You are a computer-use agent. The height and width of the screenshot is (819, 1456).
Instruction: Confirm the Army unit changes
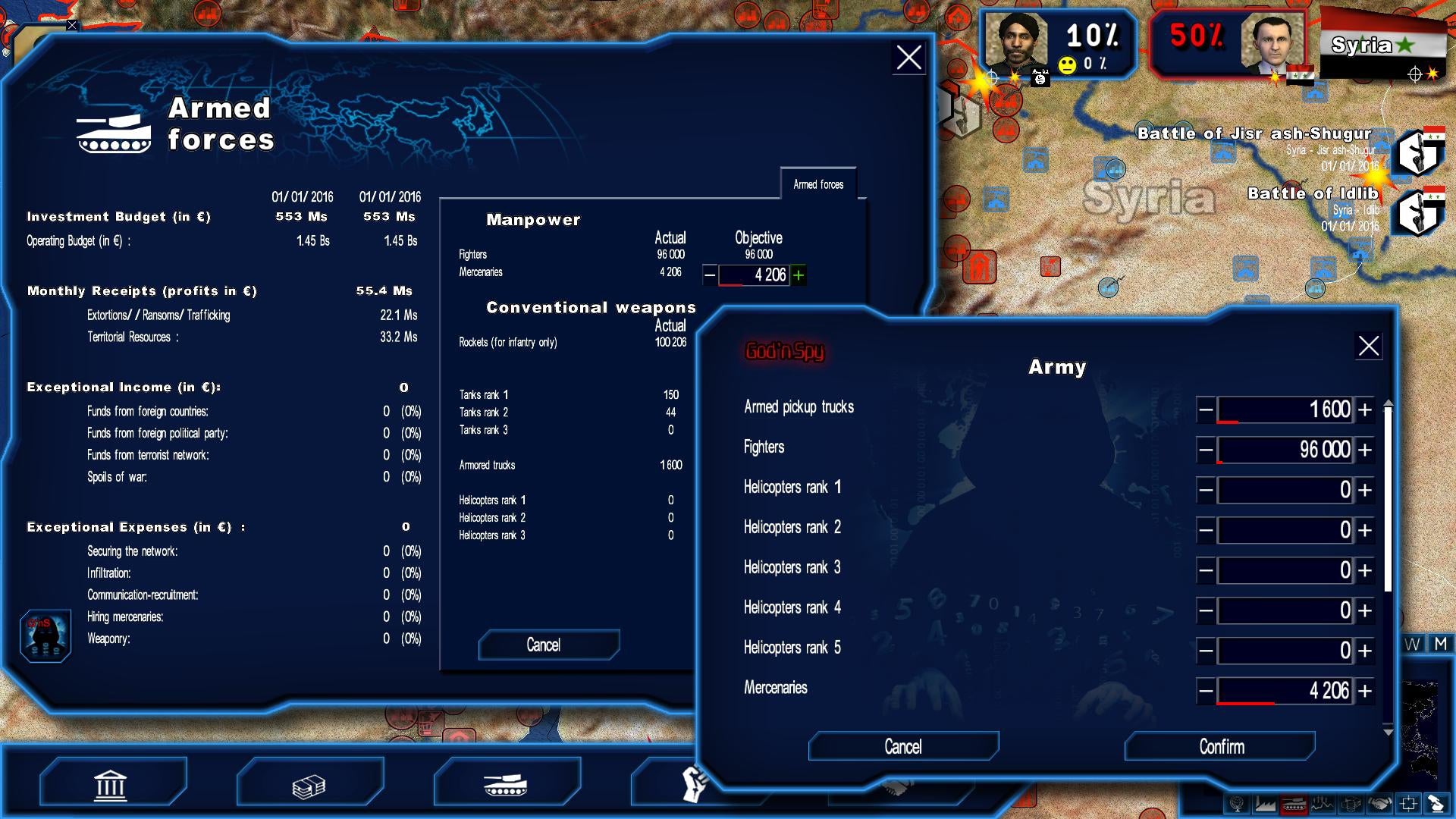(1218, 746)
